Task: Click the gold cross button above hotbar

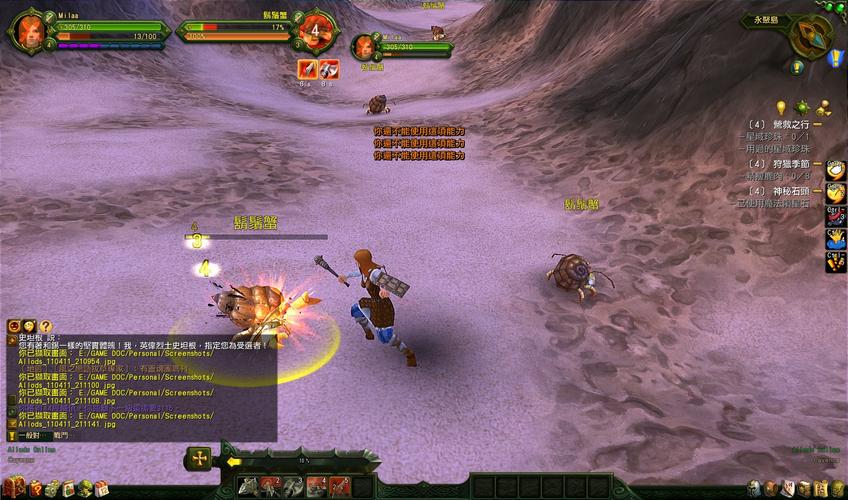Action: (200, 458)
